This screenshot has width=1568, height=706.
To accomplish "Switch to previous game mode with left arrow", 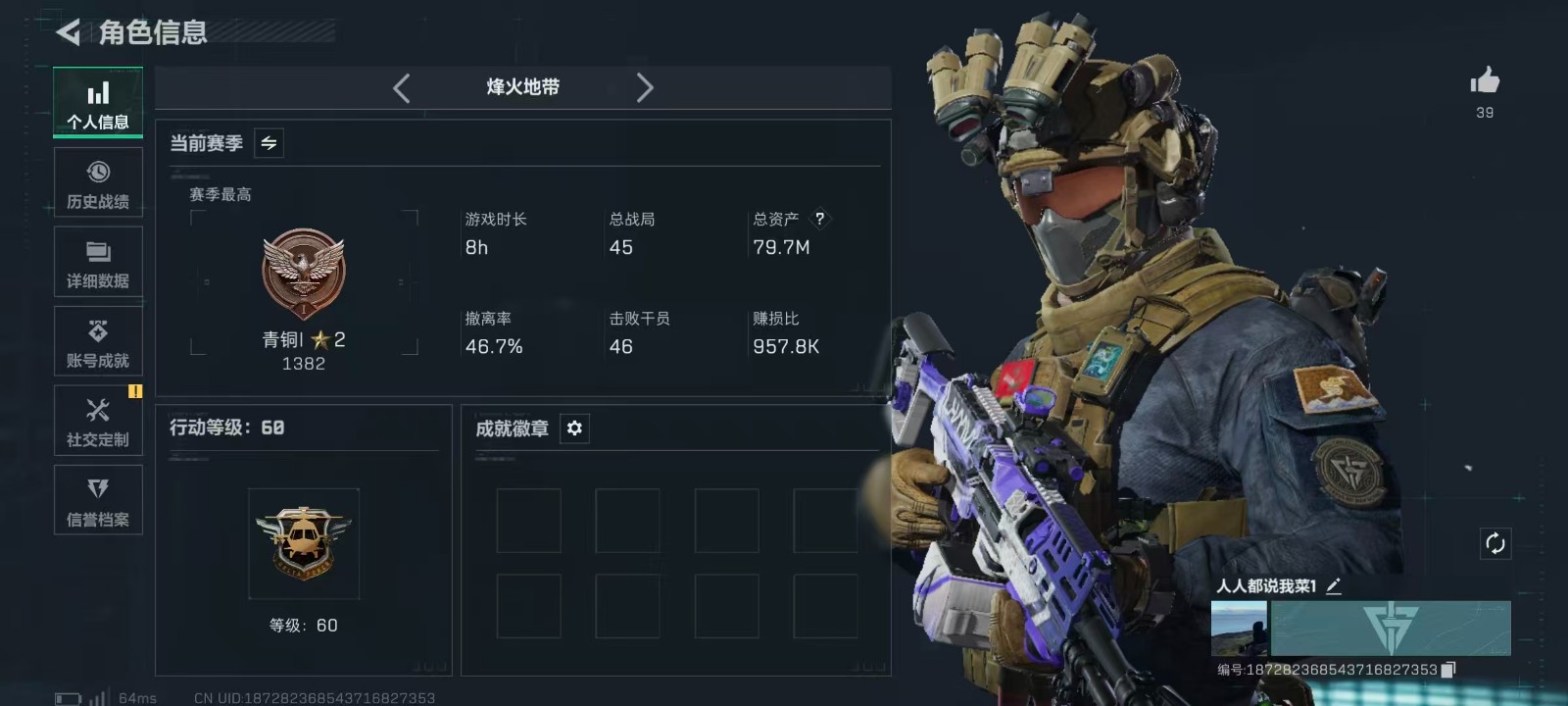I will (402, 88).
